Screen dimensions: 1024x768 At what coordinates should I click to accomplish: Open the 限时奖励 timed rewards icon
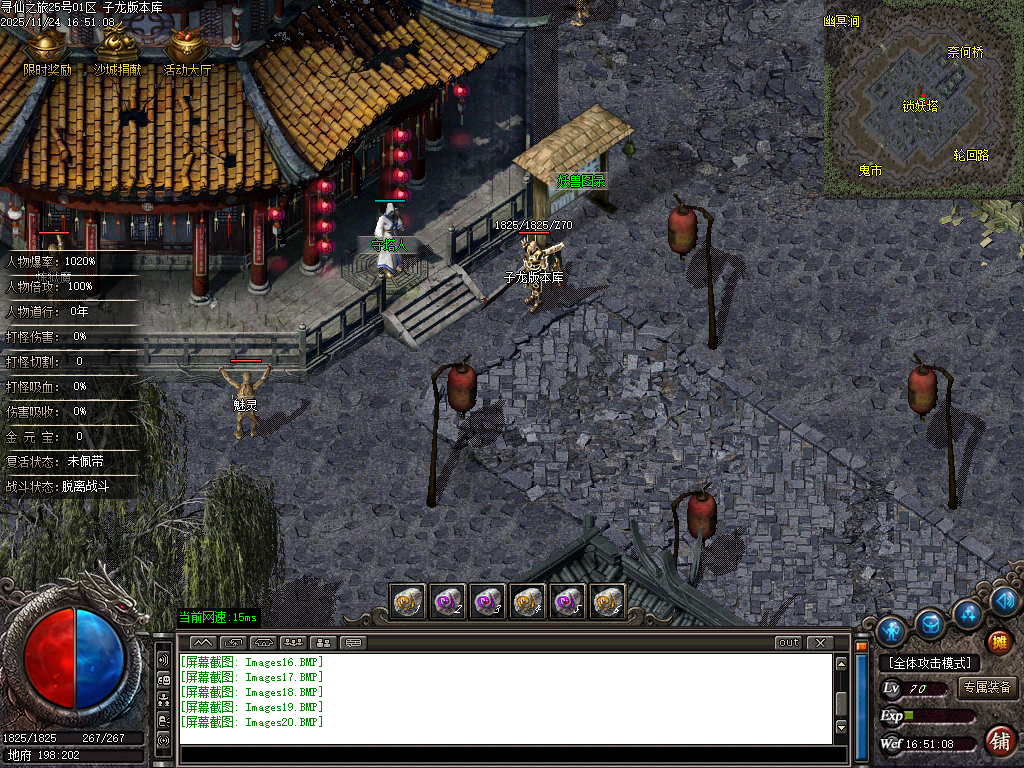click(x=47, y=47)
